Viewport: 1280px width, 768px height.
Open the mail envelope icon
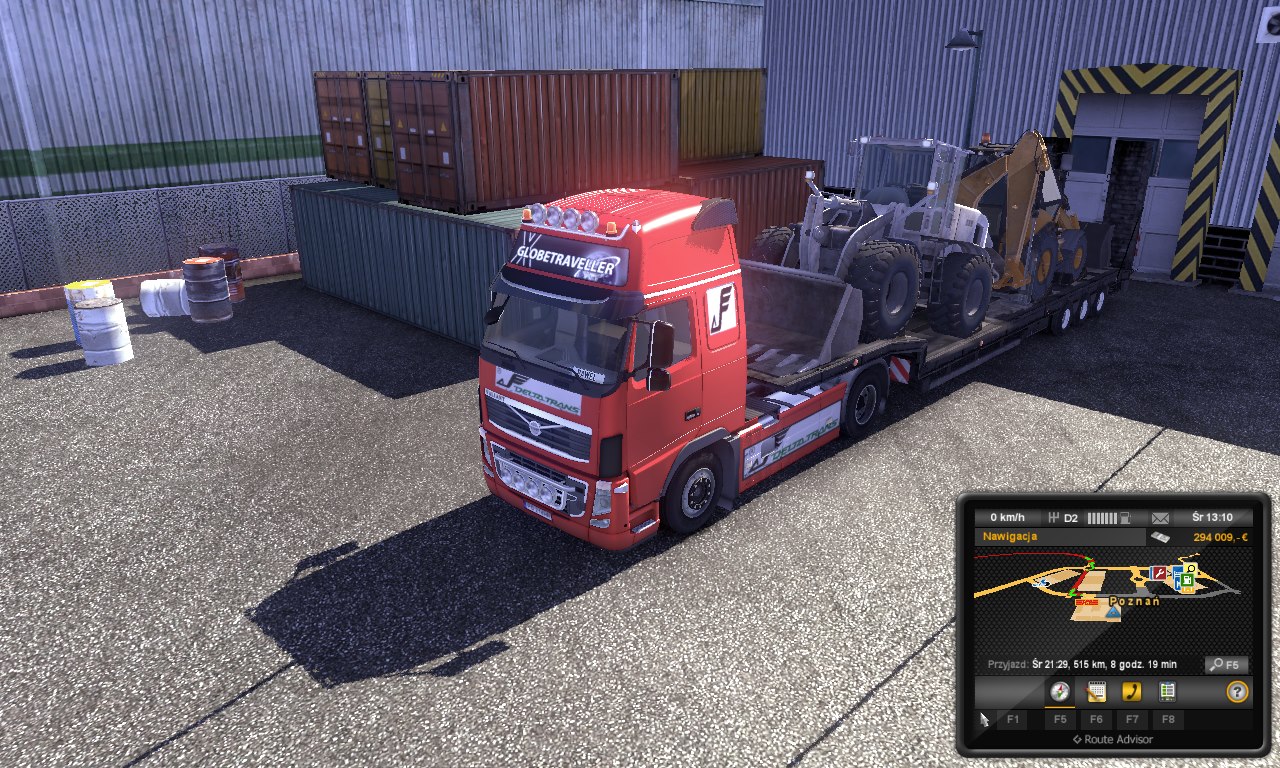click(x=1160, y=518)
